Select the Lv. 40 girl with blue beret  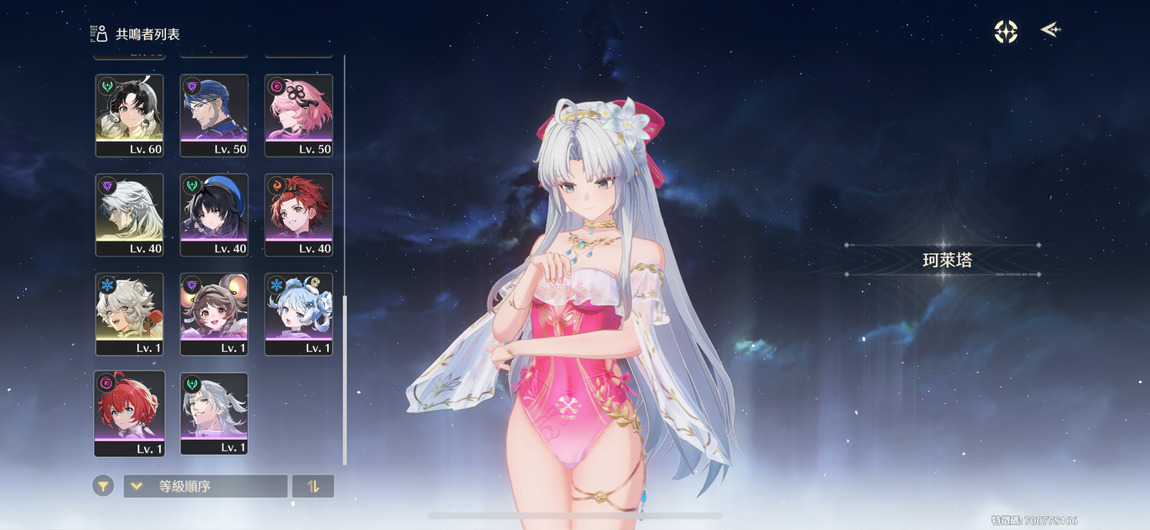click(x=214, y=214)
